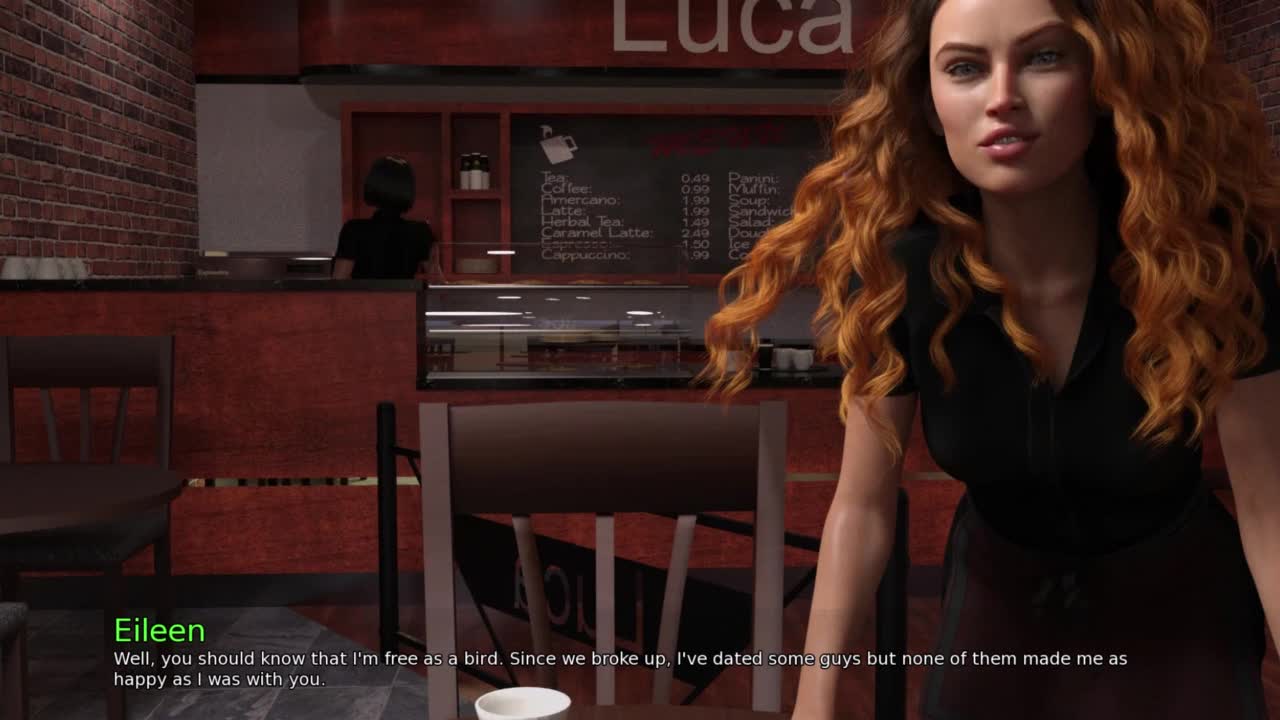The height and width of the screenshot is (720, 1280).
Task: Advance Eileen's dialogue text box
Action: click(620, 668)
